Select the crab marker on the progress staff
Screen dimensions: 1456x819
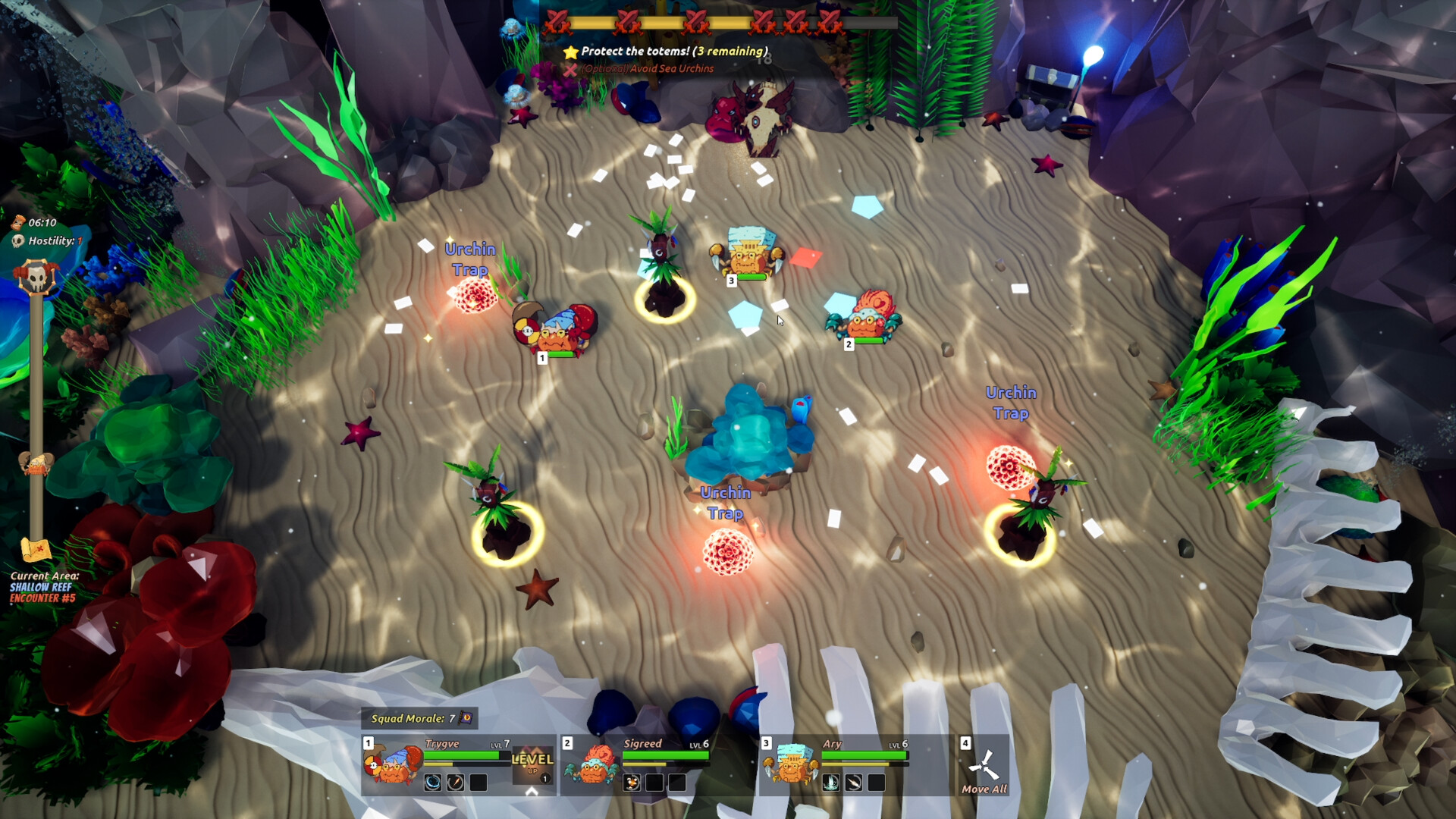36,465
